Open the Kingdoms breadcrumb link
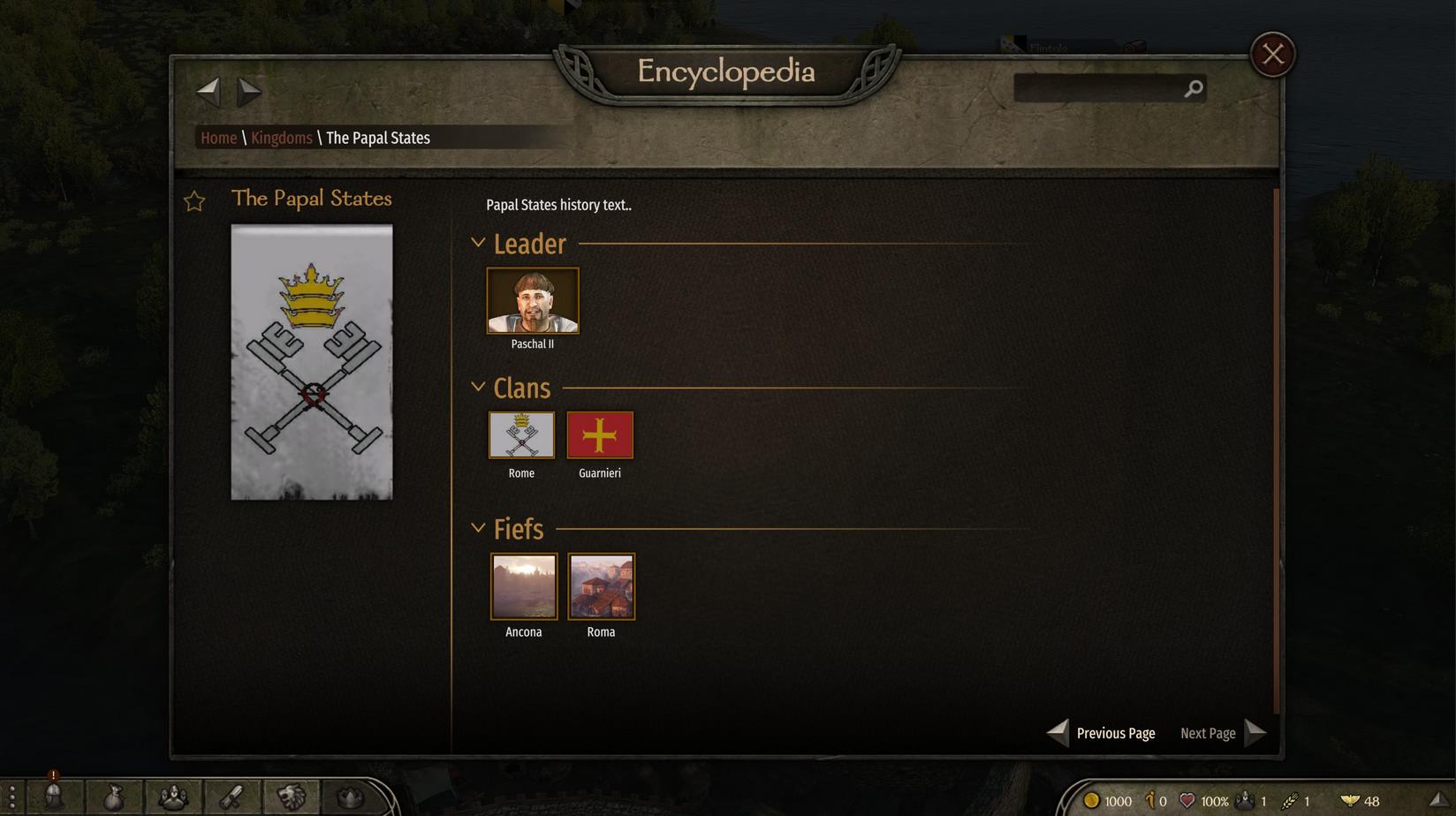Viewport: 1456px width, 816px height. 281,138
